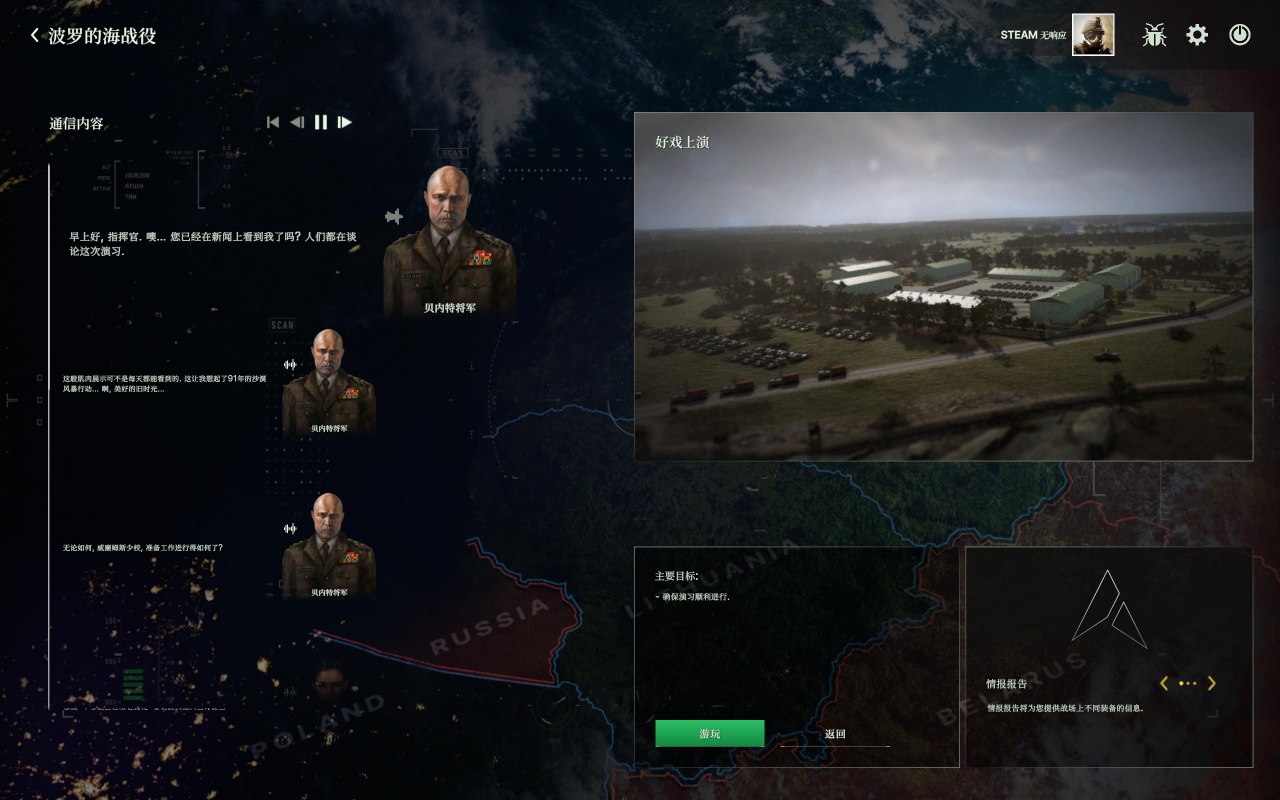Click the speaker icon beside the second dialogue line
This screenshot has width=1280, height=800.
(290, 363)
